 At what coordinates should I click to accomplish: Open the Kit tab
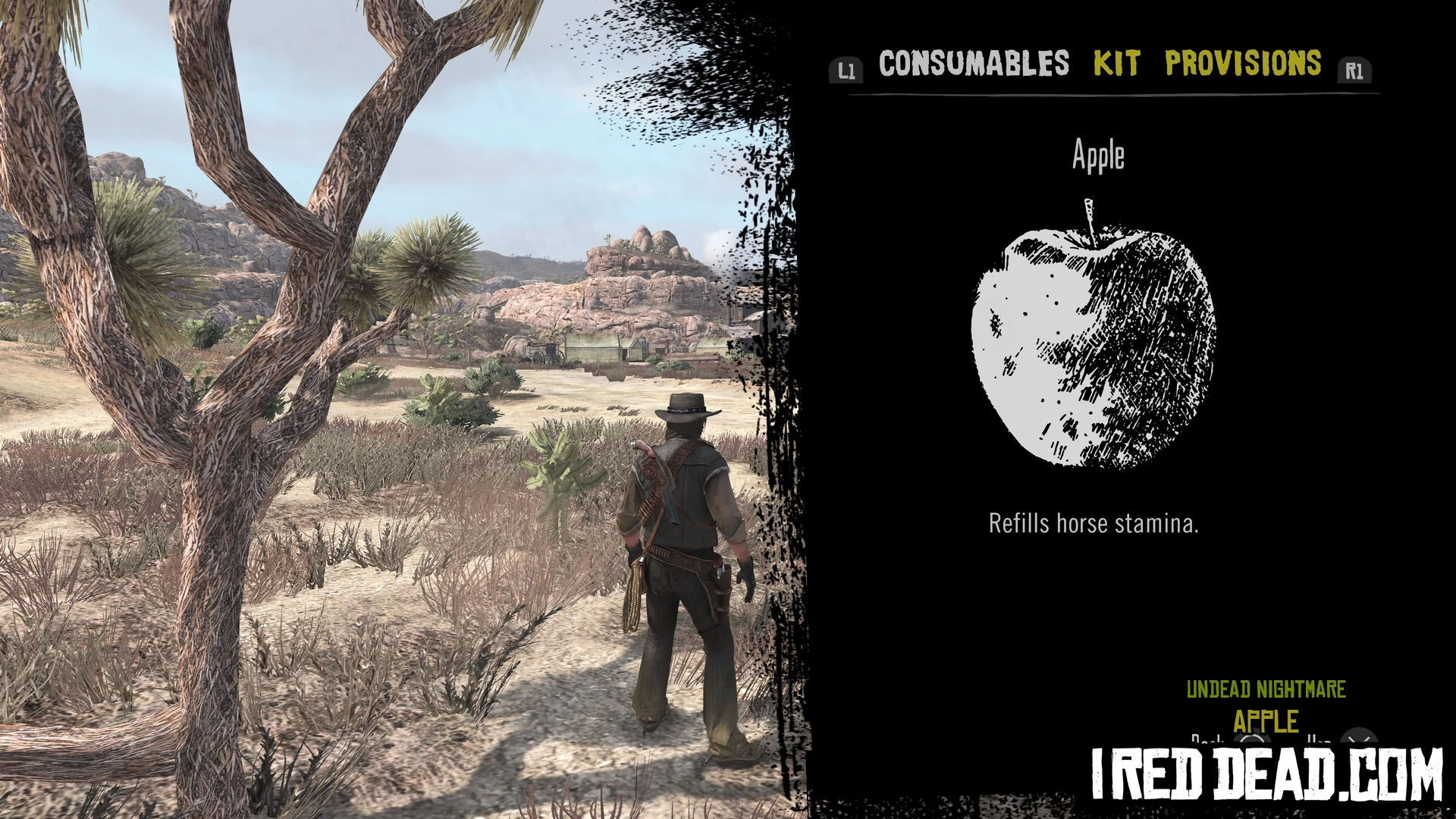[x=1116, y=64]
